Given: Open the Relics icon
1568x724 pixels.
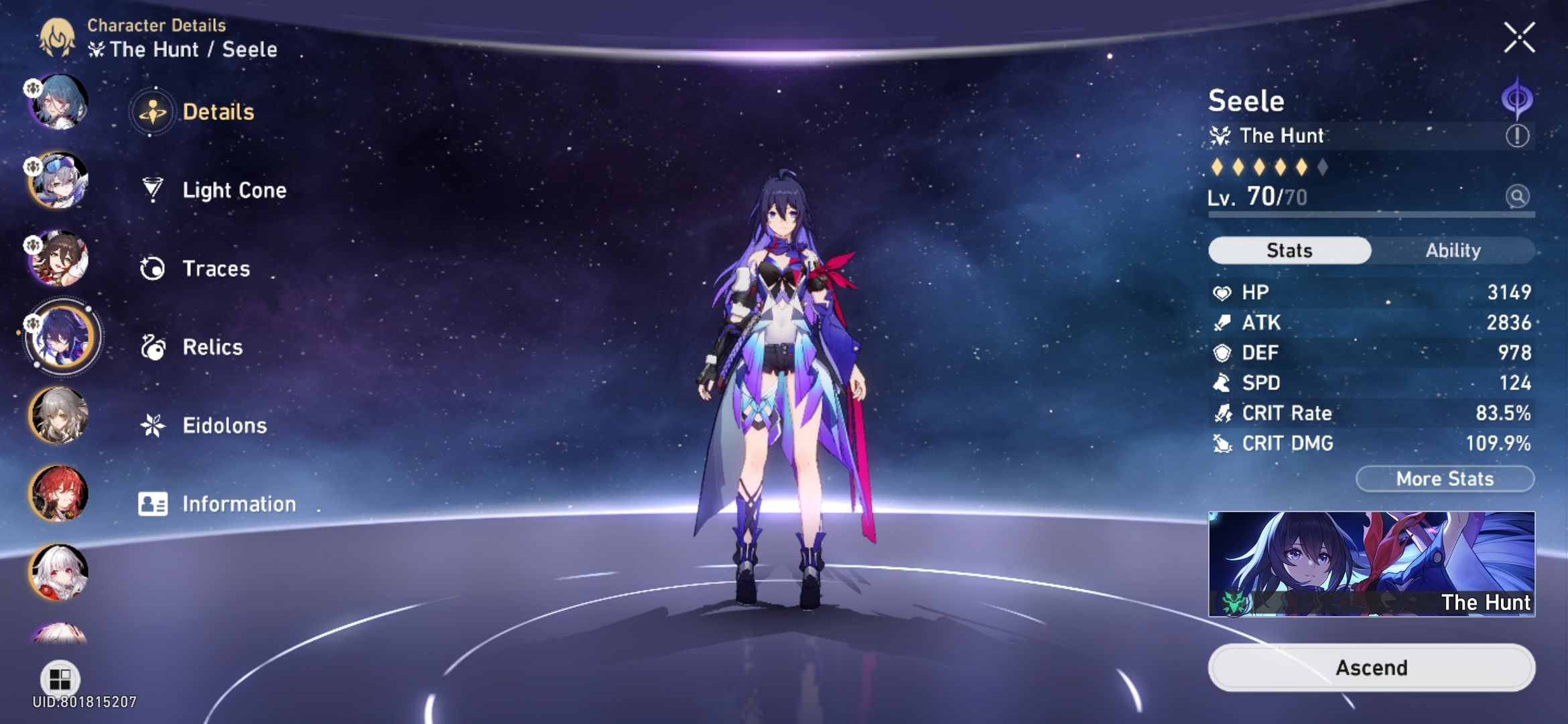Looking at the screenshot, I should 154,347.
